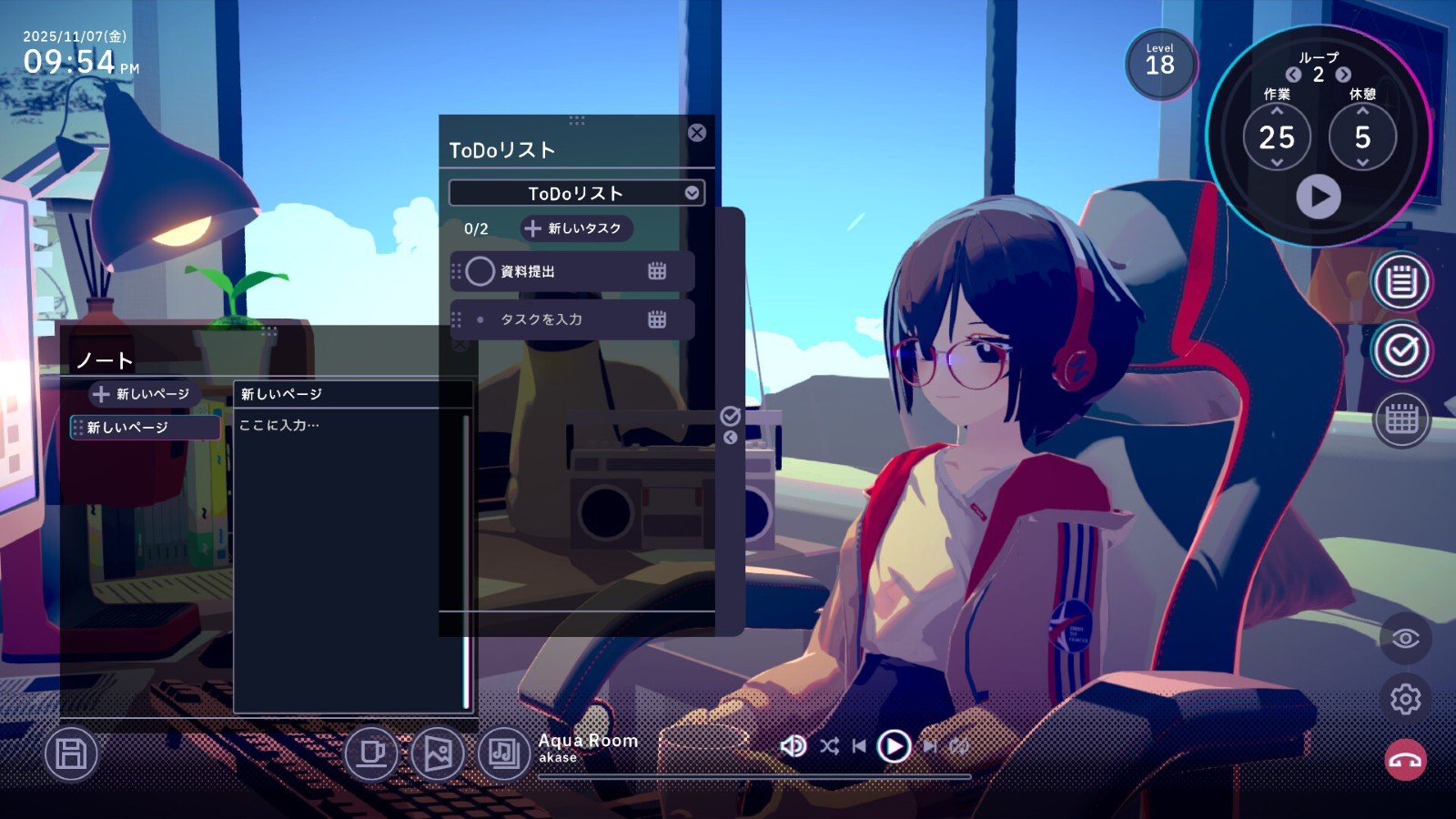1456x819 pixels.
Task: Mark the 資料提出 task as complete
Action: 480,271
